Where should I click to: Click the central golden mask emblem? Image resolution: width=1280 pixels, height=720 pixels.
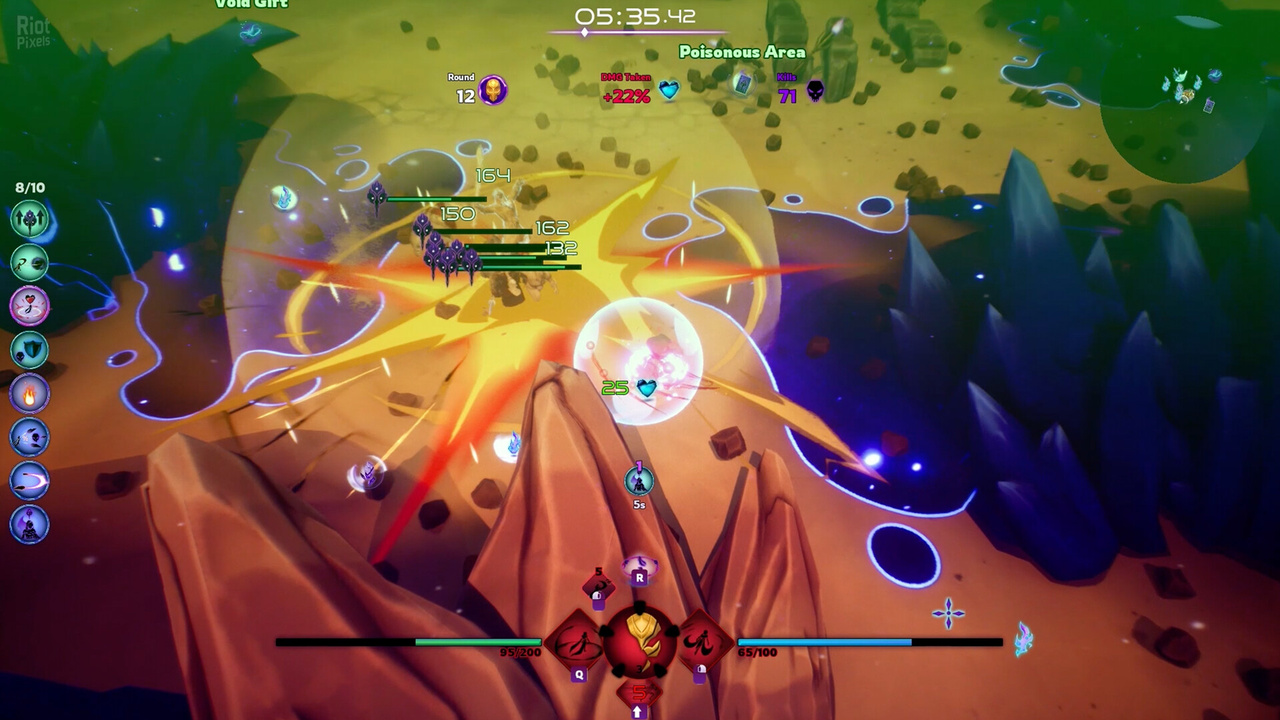[640, 638]
